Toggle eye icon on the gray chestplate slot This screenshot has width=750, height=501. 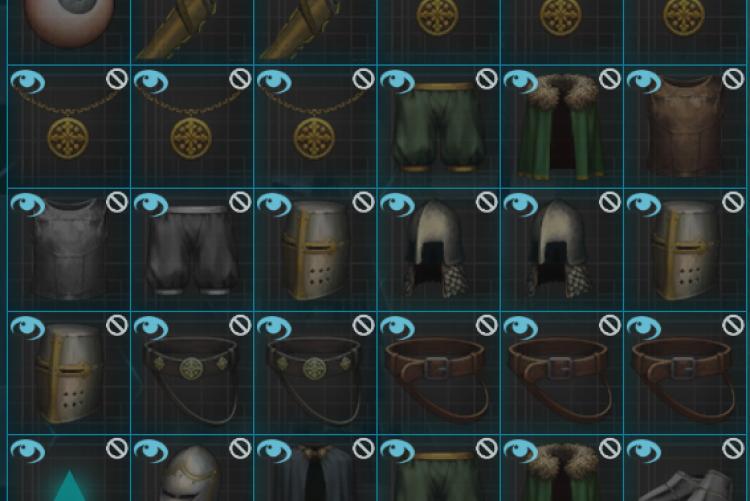pos(27,205)
